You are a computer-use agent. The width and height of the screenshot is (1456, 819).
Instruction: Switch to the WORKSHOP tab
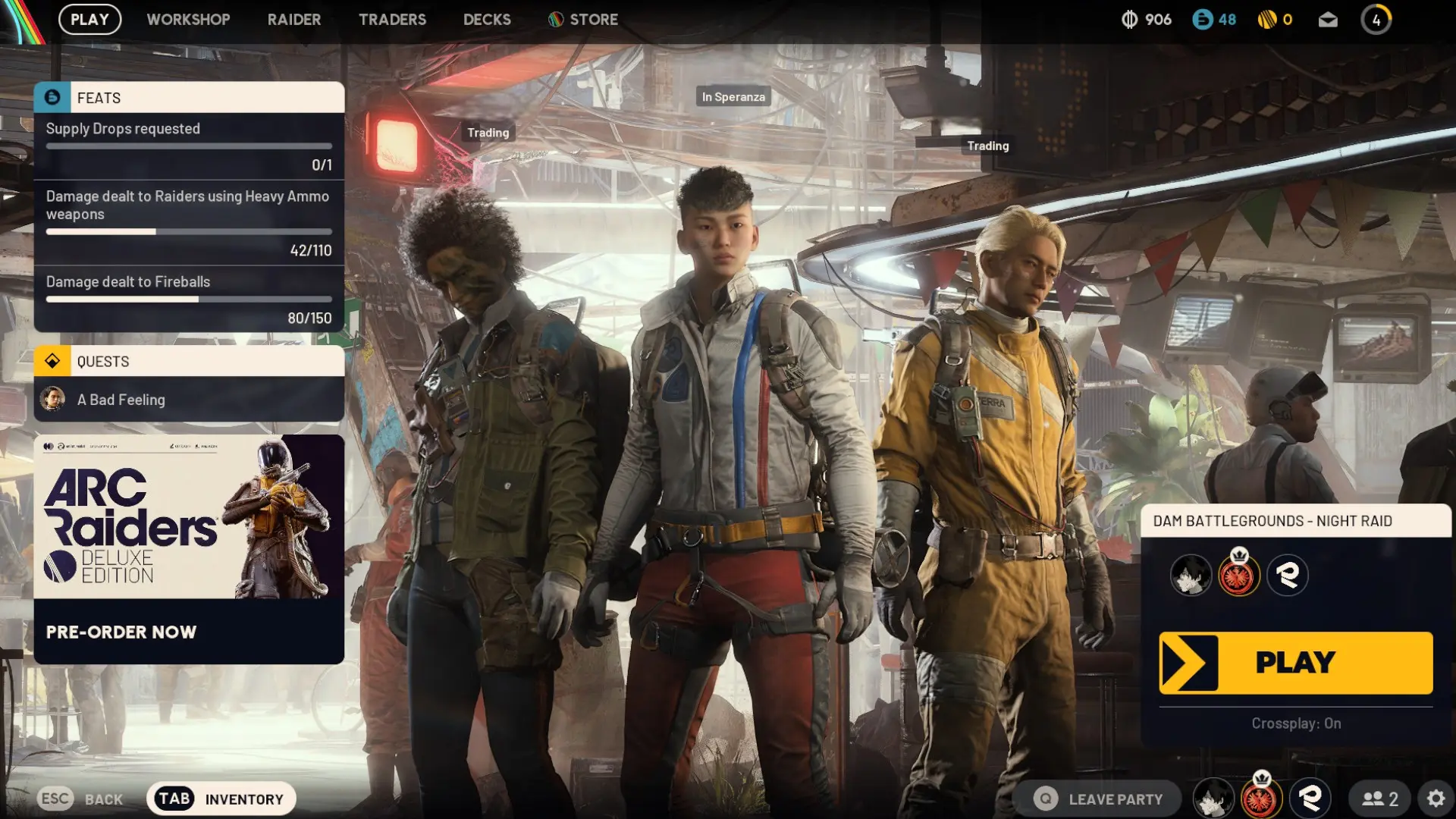point(189,20)
